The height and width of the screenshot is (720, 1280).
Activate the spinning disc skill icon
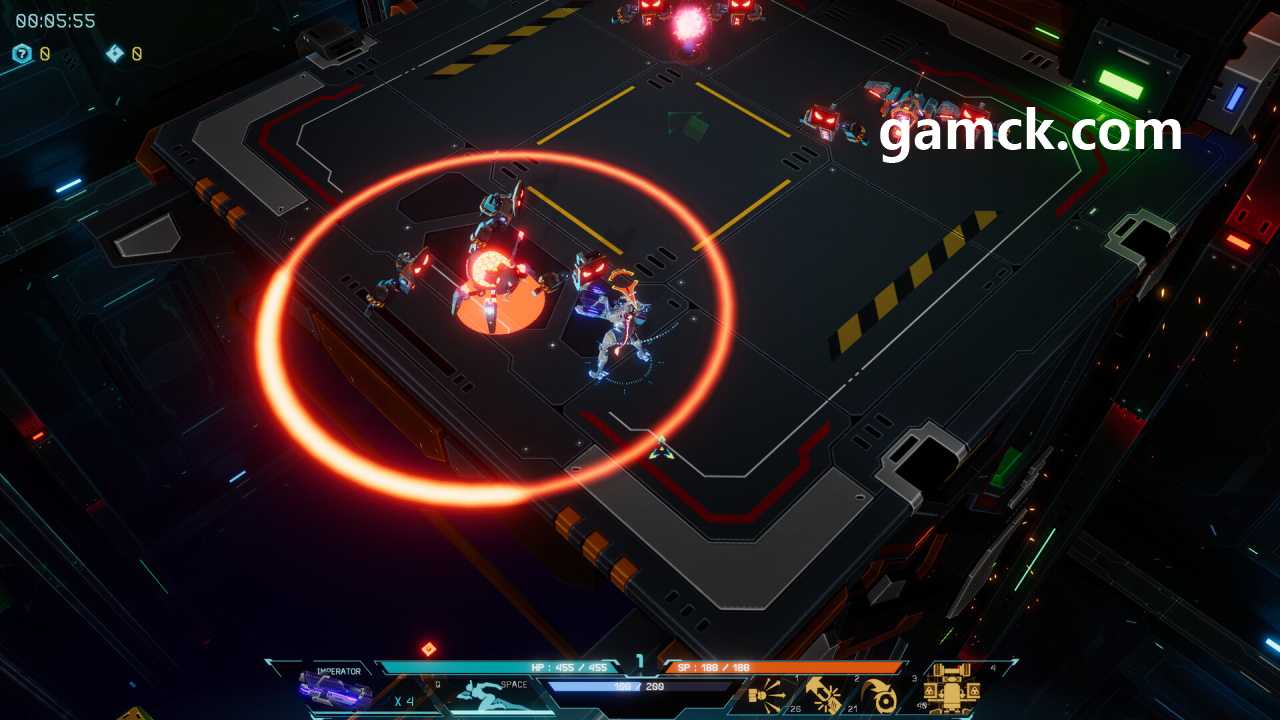882,694
